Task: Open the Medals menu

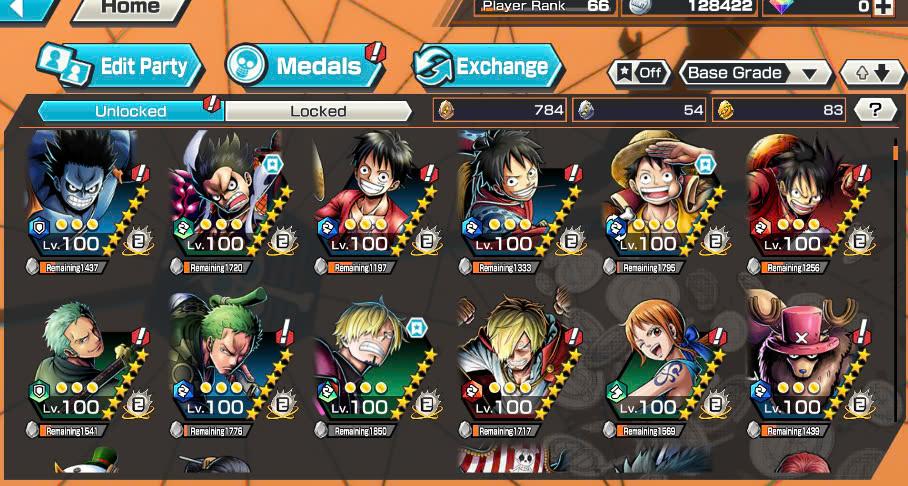Action: tap(304, 66)
